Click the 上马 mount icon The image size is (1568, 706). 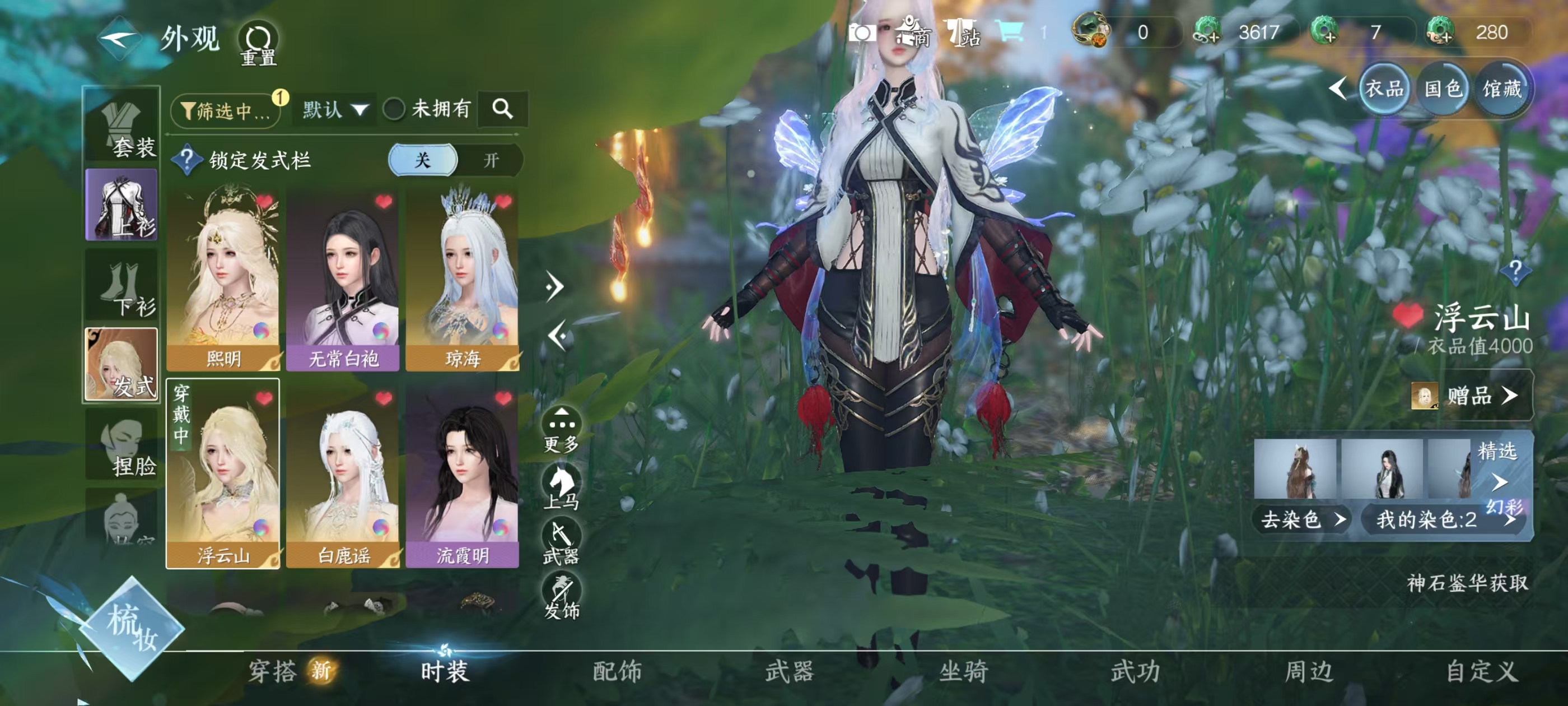click(x=561, y=482)
